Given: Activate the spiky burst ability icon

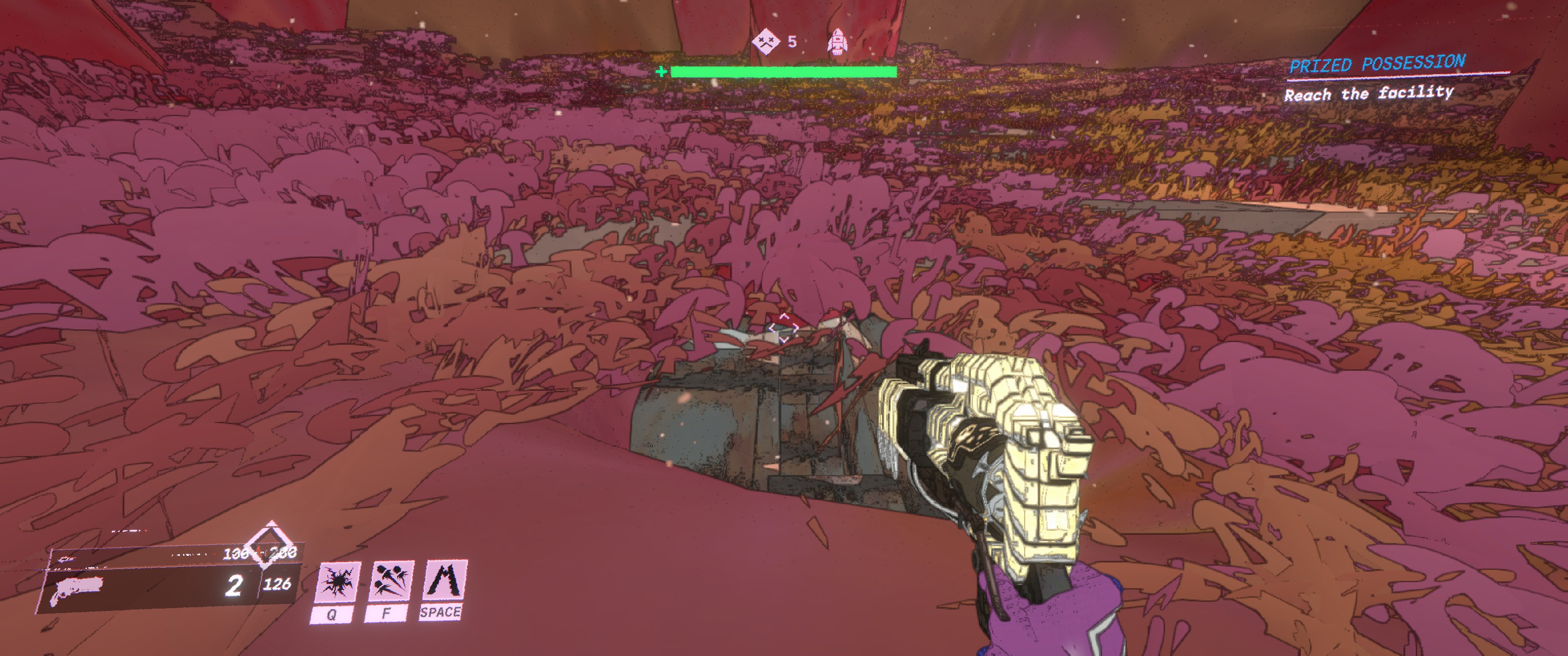Looking at the screenshot, I should (x=336, y=582).
